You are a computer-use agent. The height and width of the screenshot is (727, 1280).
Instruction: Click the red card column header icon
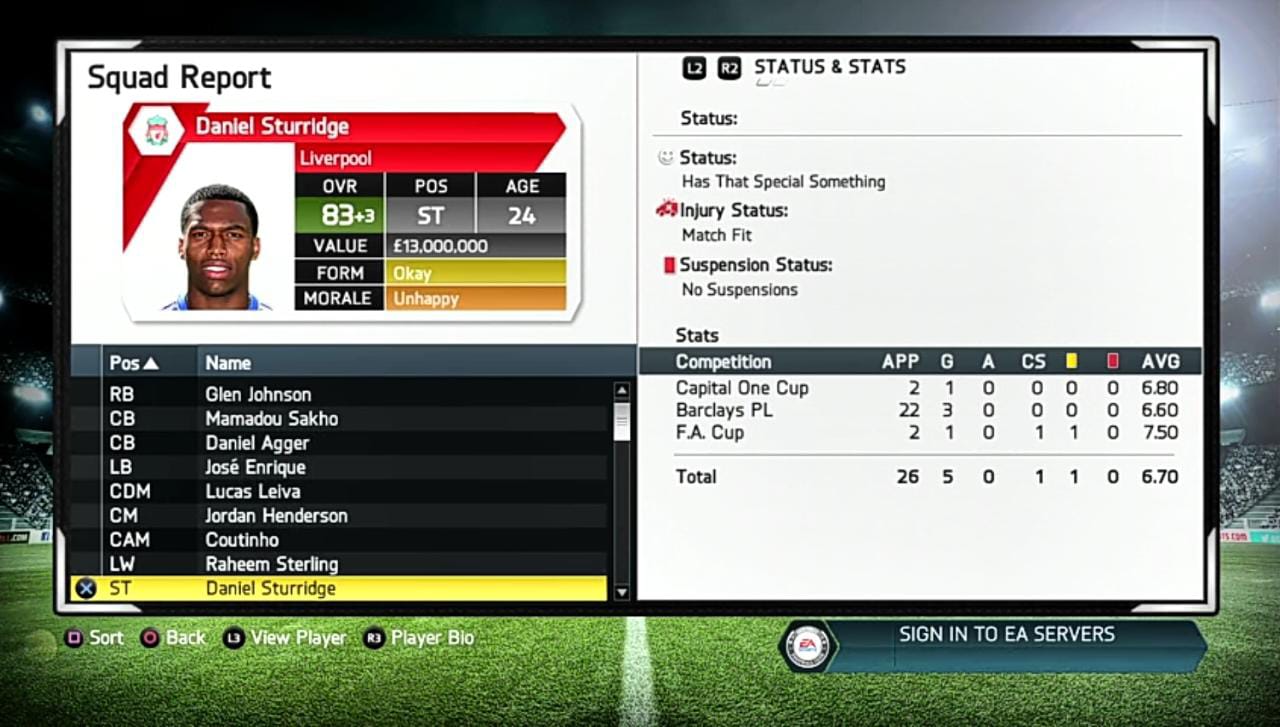(x=1111, y=362)
